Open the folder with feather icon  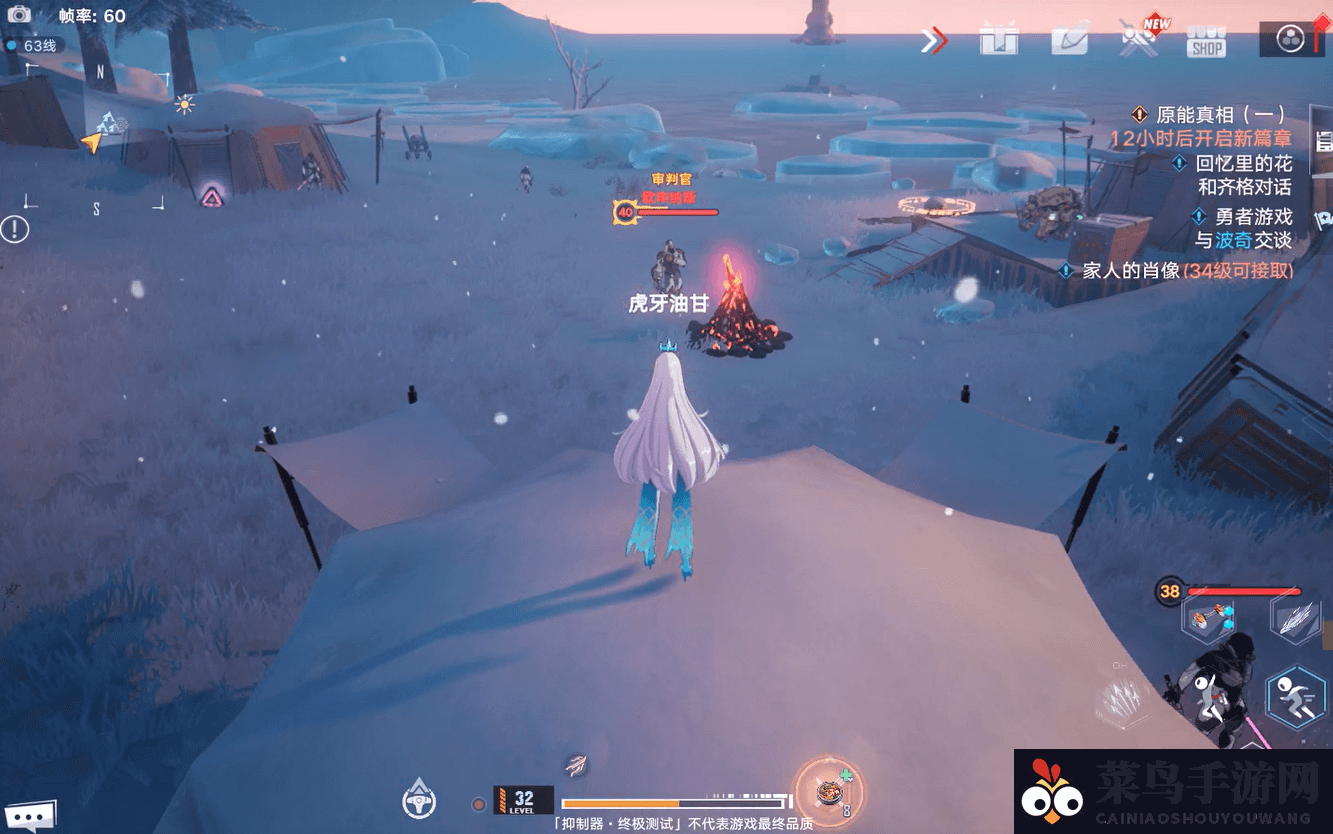click(x=1069, y=40)
